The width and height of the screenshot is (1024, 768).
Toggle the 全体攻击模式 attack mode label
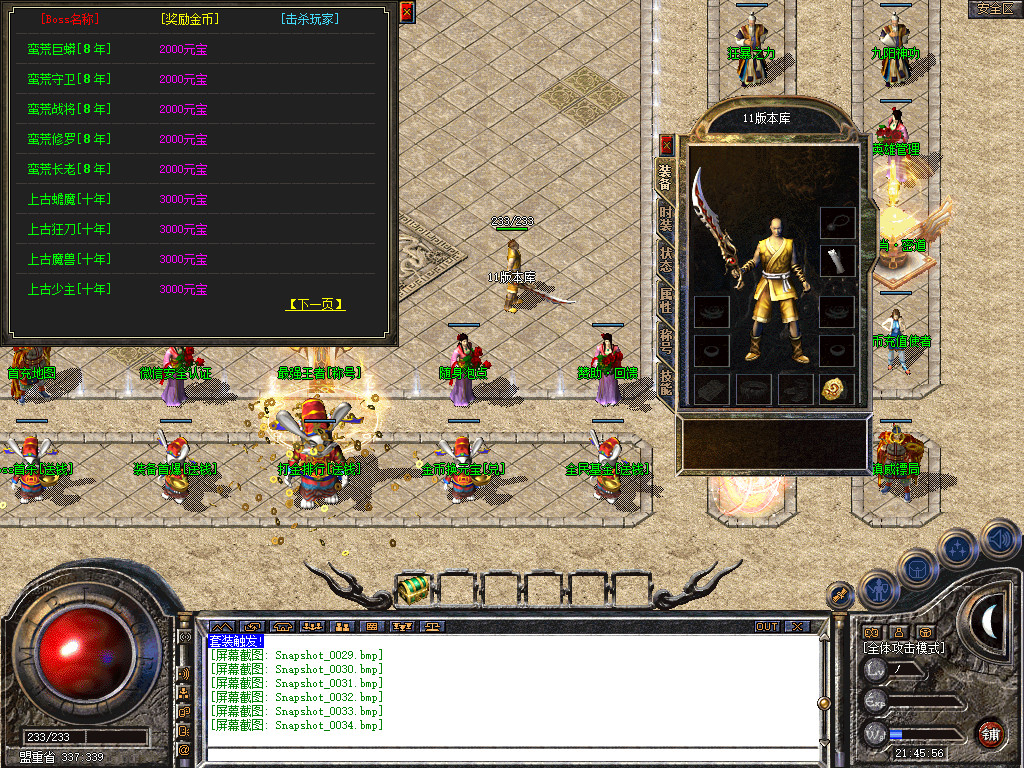click(904, 648)
